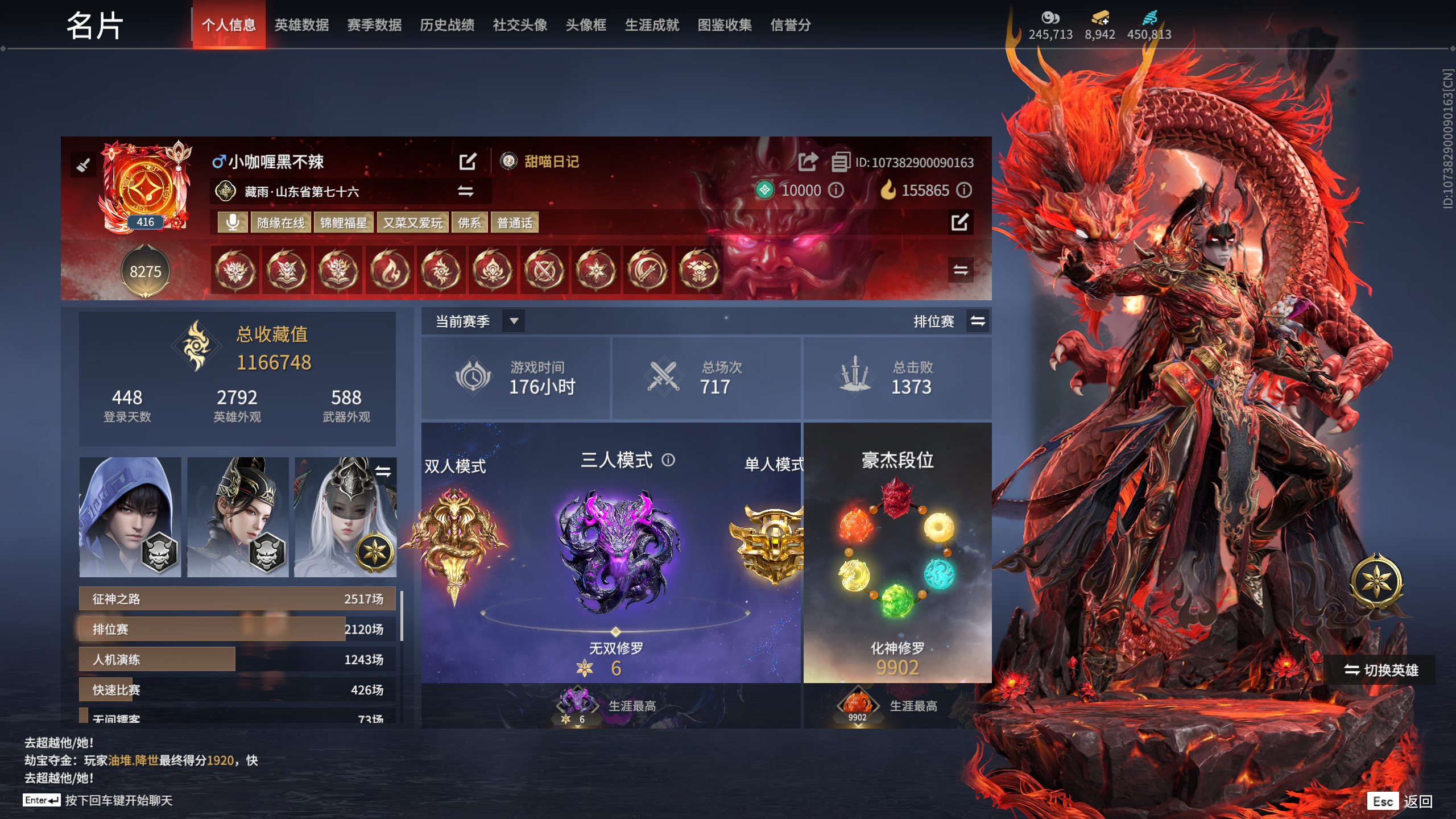
Task: Switch title region using the swap arrows beside 藏雨
Action: click(x=466, y=192)
